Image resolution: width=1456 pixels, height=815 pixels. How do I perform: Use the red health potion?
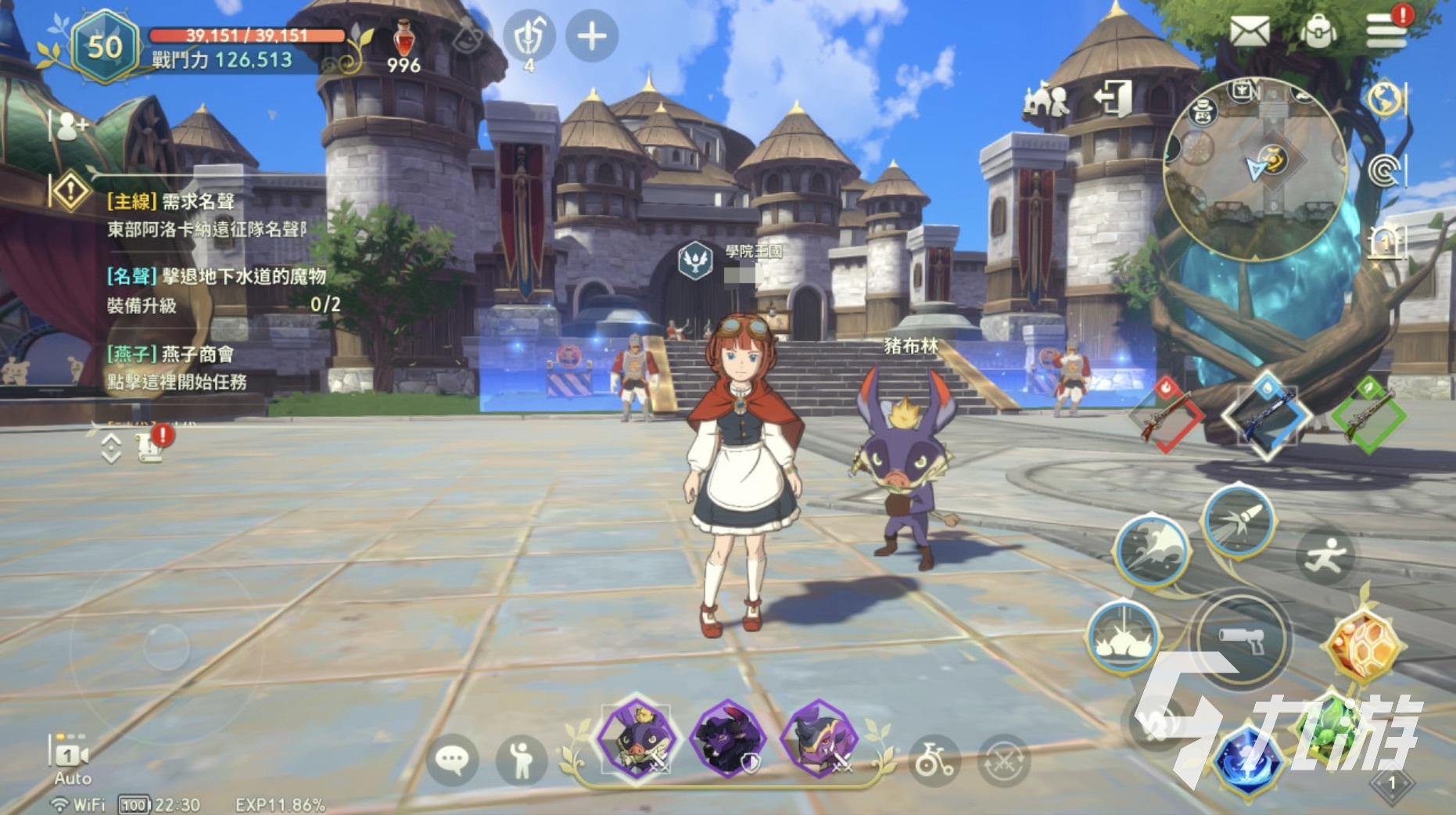[403, 39]
